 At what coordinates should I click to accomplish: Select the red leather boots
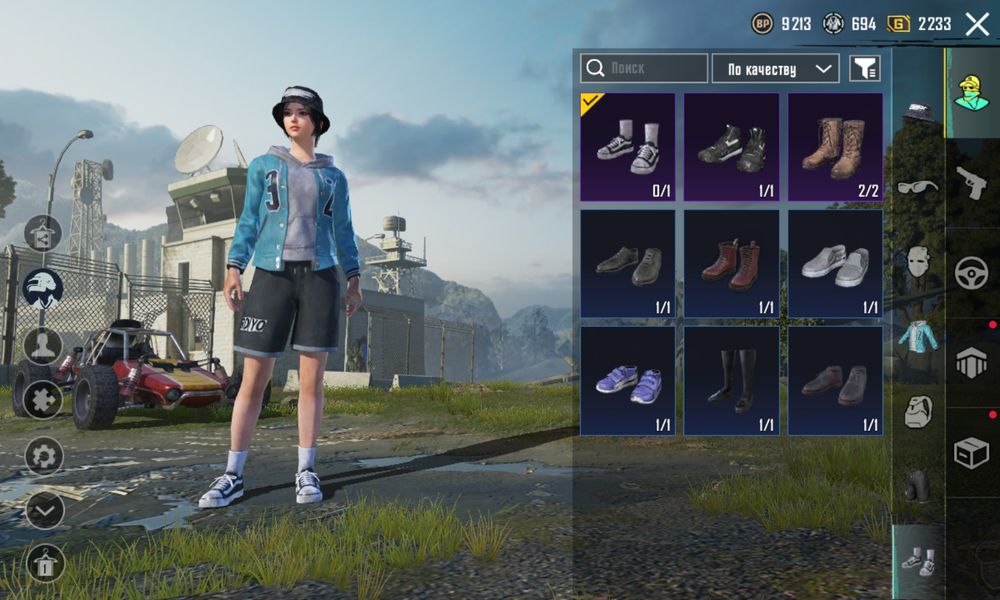[x=731, y=264]
